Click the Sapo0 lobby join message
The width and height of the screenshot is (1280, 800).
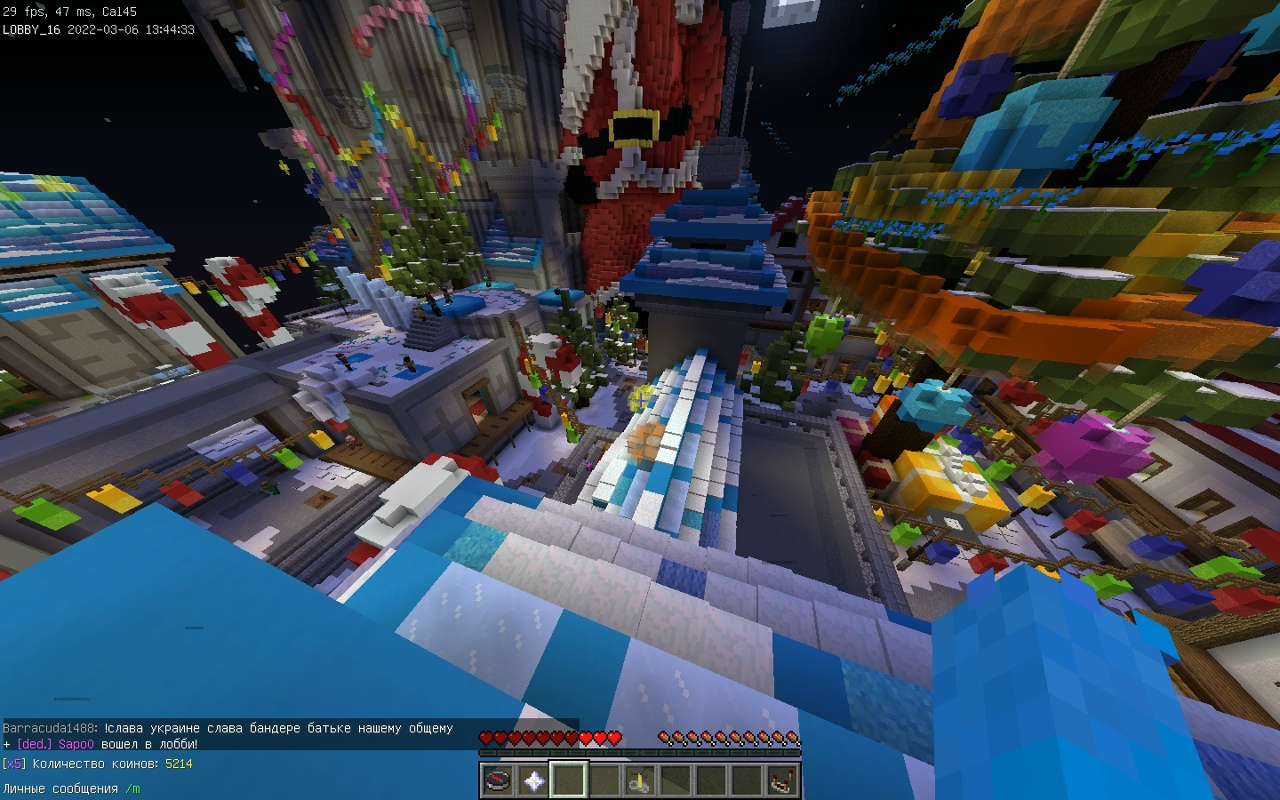pyautogui.click(x=100, y=744)
